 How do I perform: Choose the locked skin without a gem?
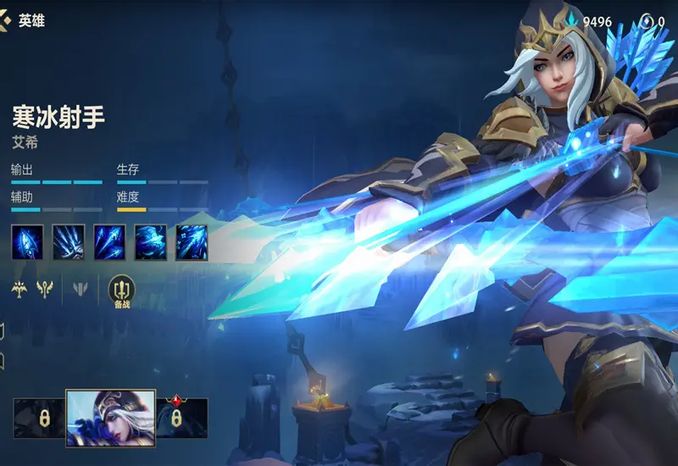tap(38, 418)
